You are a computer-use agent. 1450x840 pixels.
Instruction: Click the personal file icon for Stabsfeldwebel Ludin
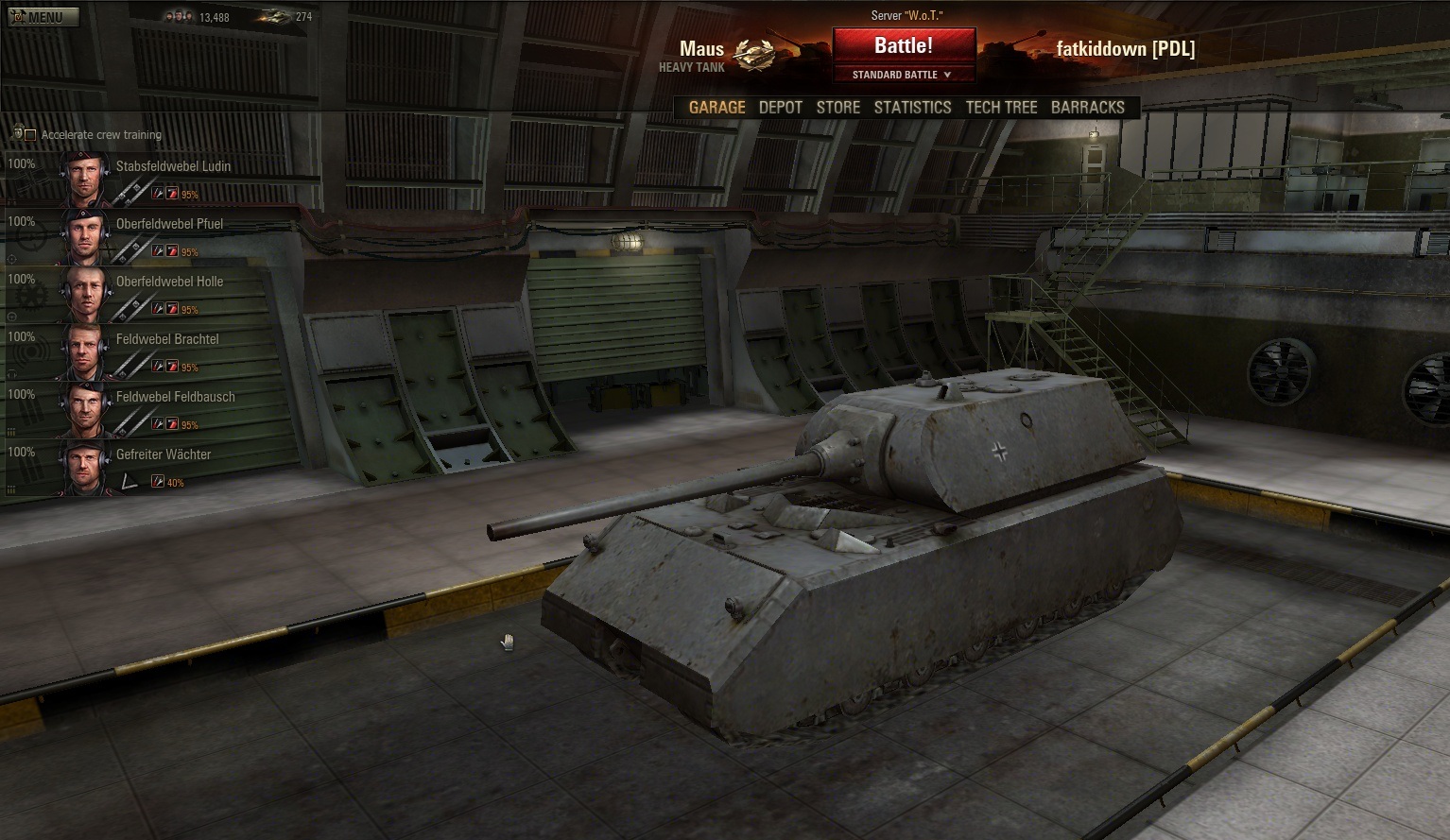click(x=159, y=193)
